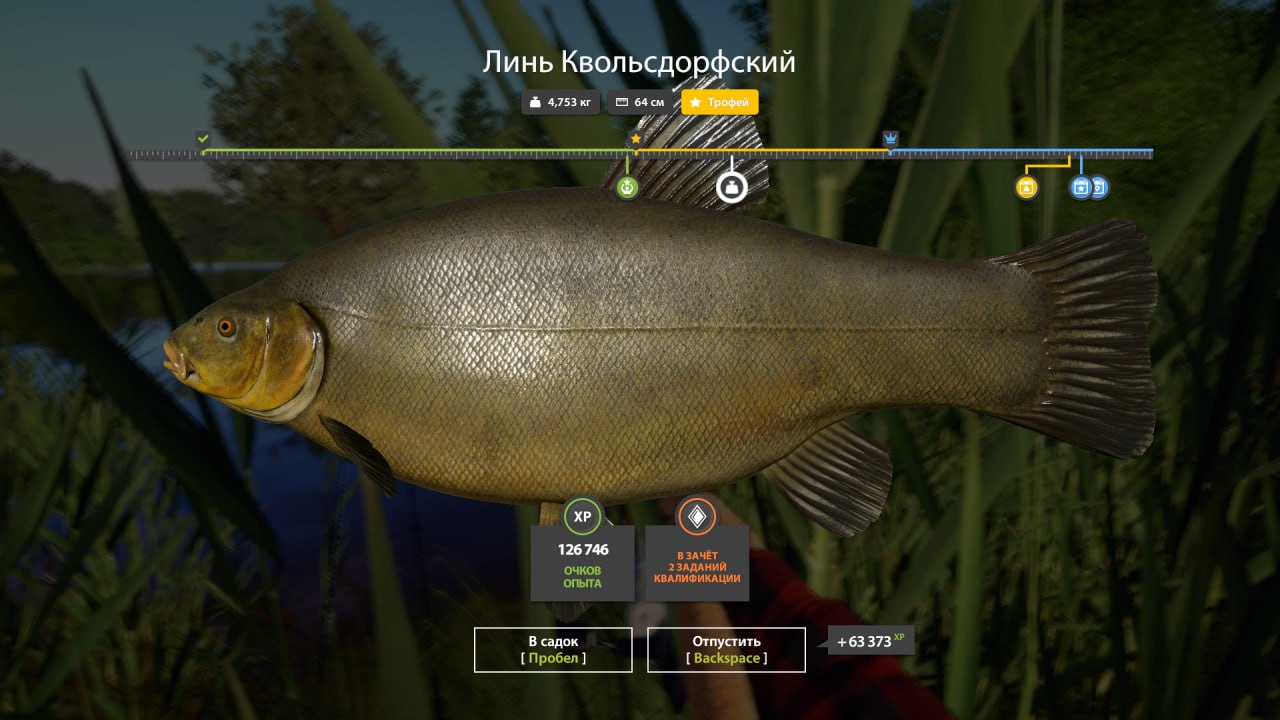Click the yellow star marker above the scale
1280x720 pixels.
637,140
